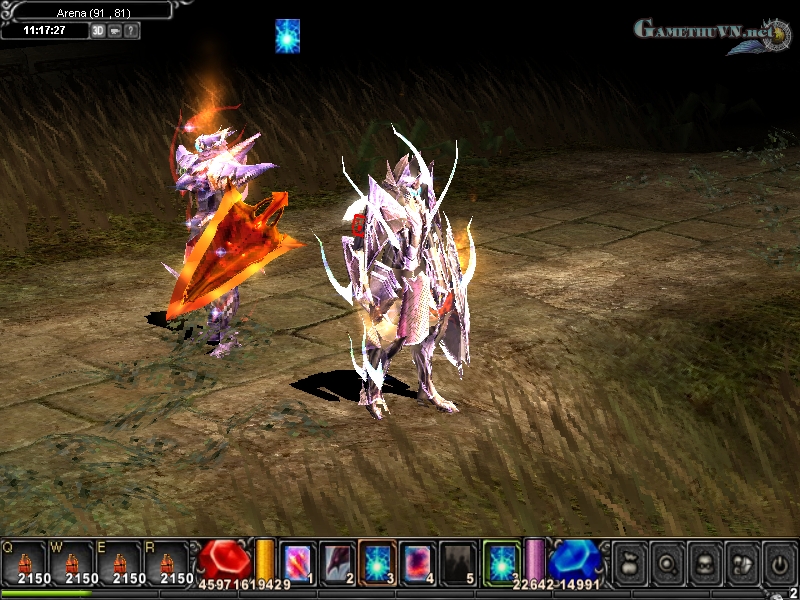Select the dark wing skill in slot 2
800x600 pixels.
(x=339, y=562)
